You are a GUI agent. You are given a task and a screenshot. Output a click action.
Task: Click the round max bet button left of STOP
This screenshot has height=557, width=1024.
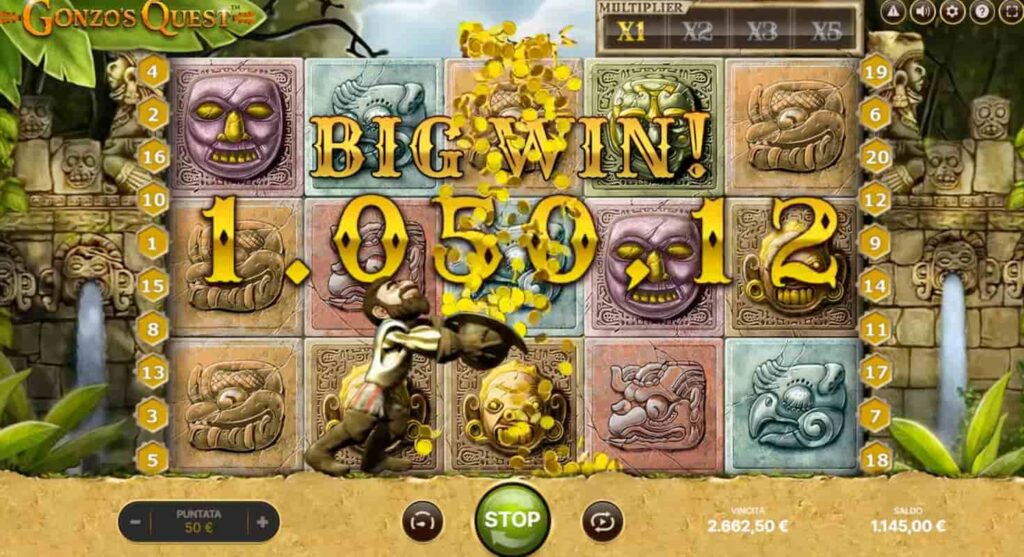tap(423, 521)
